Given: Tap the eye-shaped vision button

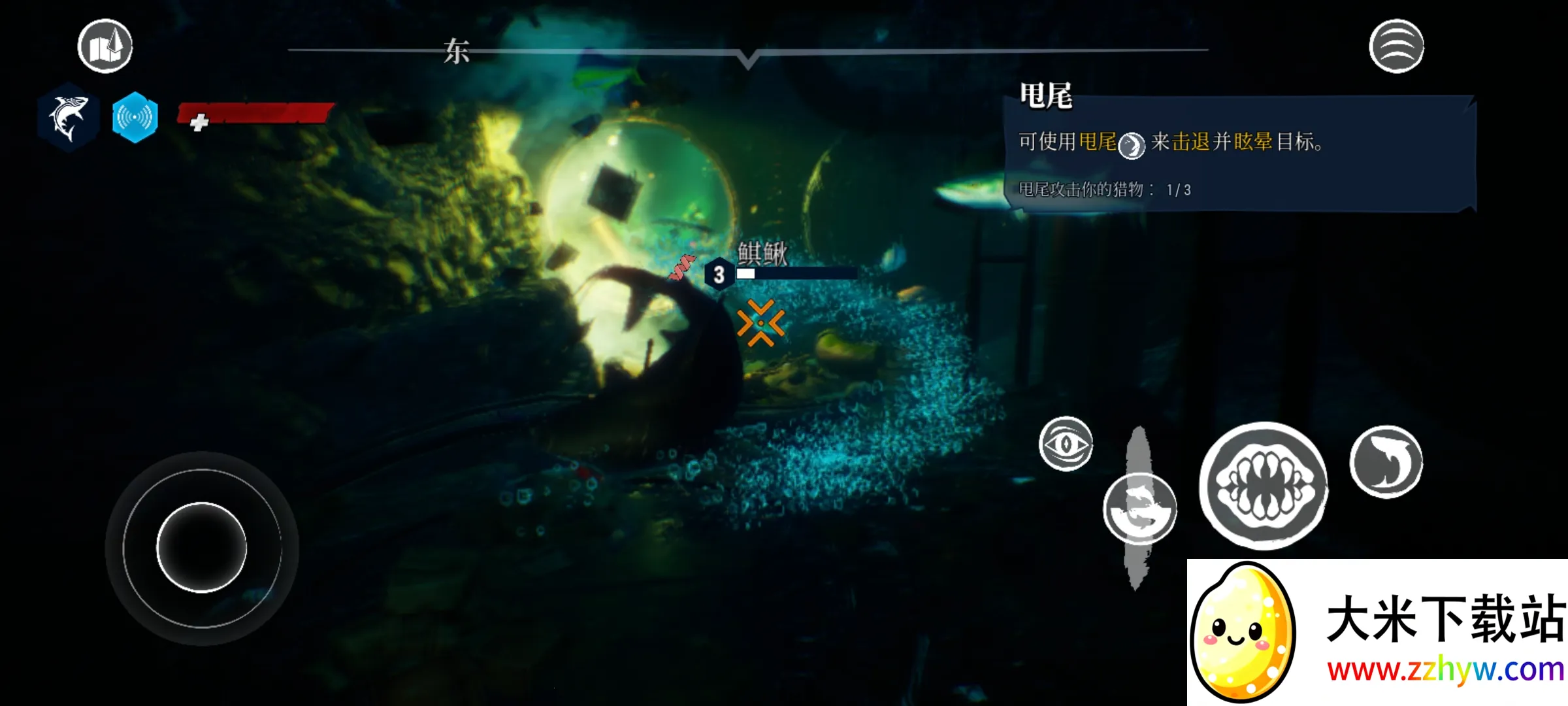Looking at the screenshot, I should coord(1066,444).
